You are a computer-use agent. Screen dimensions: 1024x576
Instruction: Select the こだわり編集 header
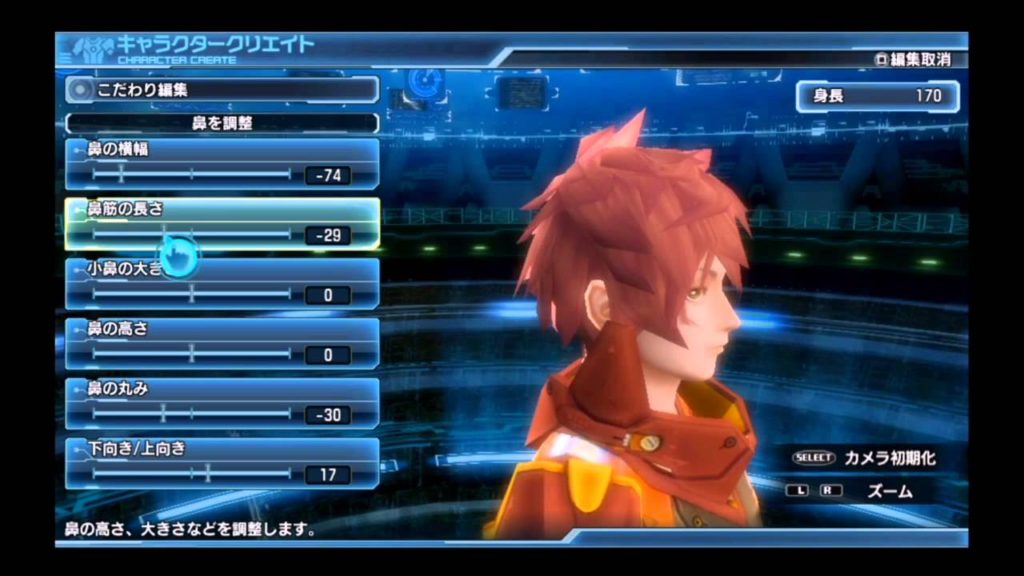(222, 90)
